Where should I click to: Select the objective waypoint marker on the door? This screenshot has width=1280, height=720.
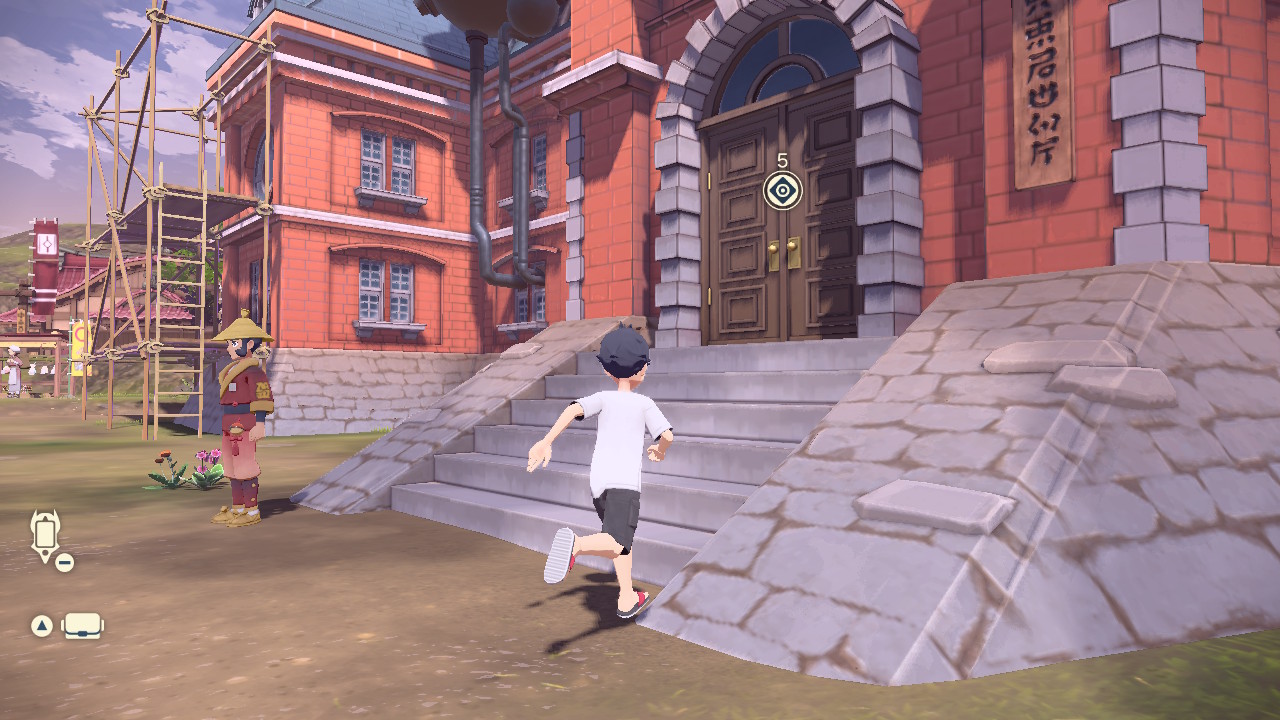[782, 189]
